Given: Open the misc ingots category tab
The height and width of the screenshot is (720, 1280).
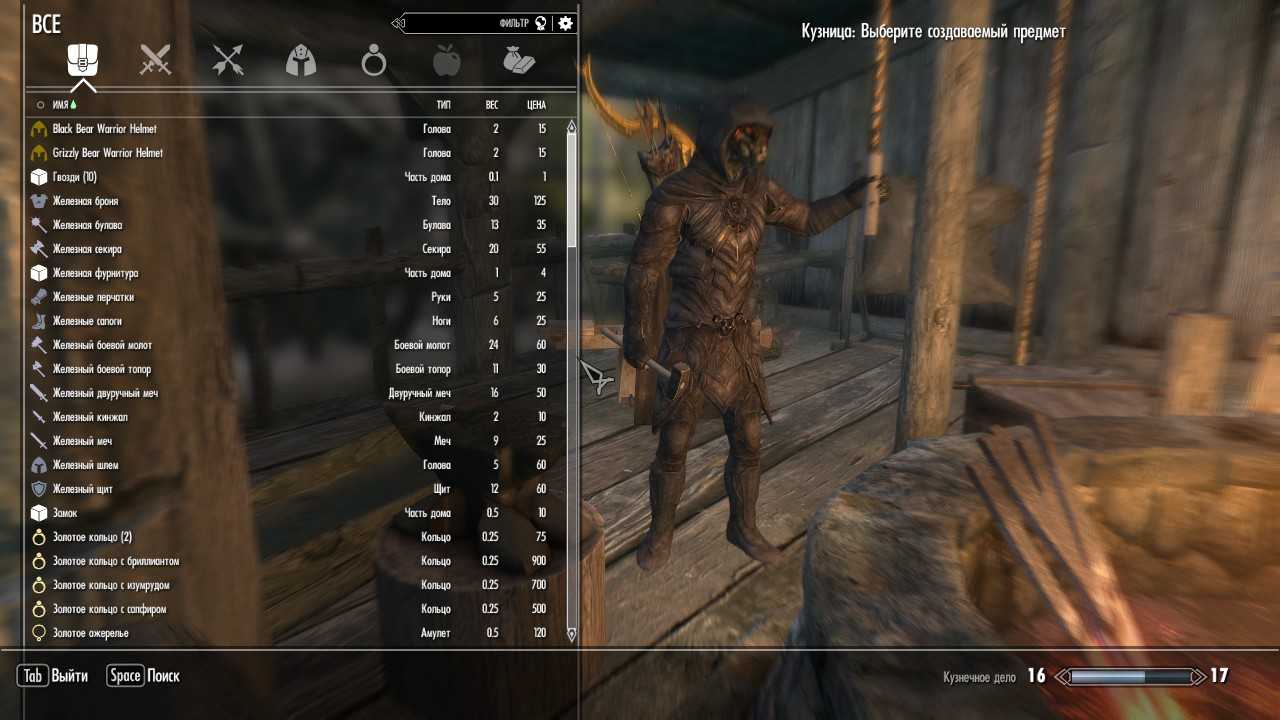Looking at the screenshot, I should [x=519, y=62].
